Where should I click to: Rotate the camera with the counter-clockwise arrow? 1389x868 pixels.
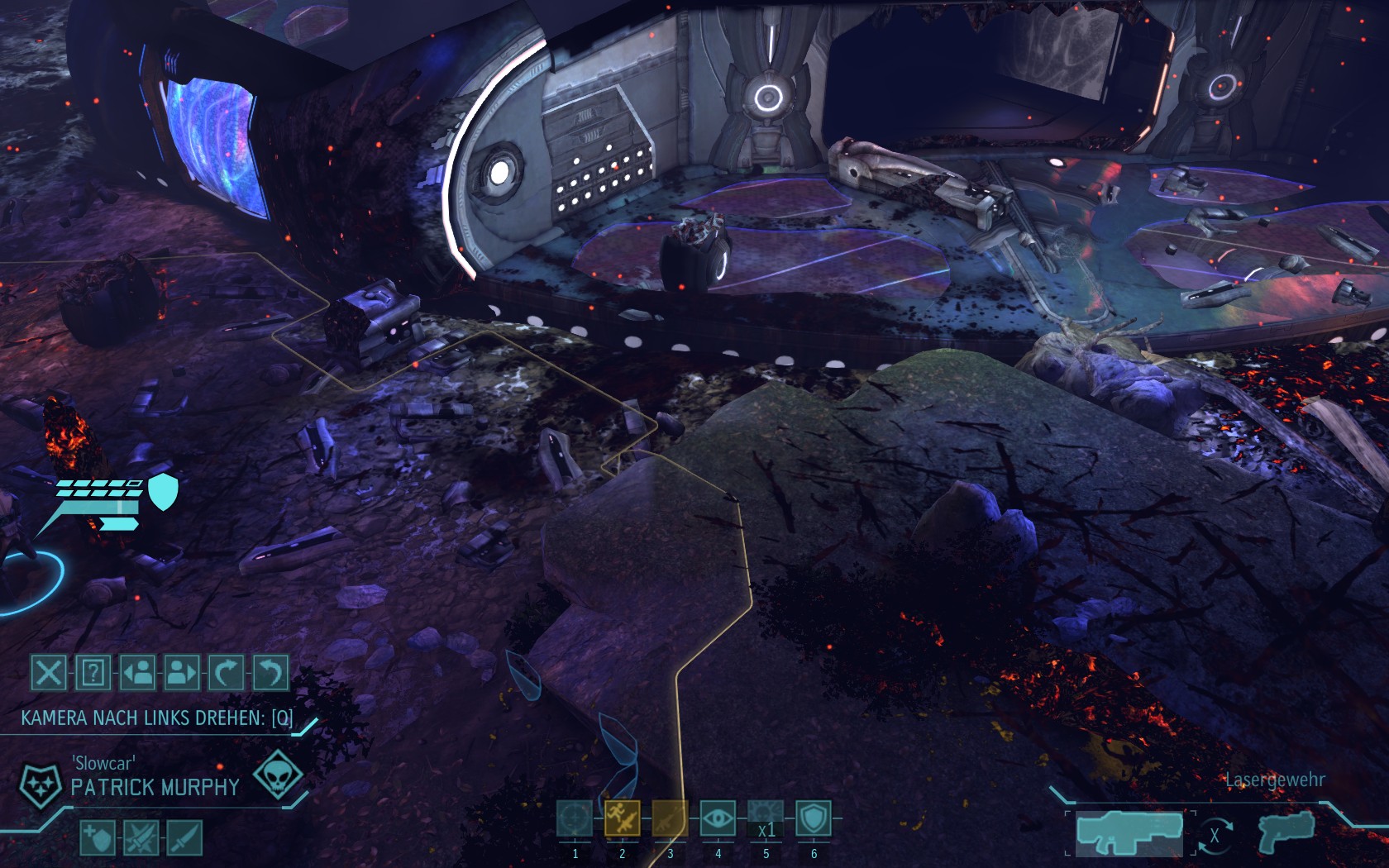[270, 673]
